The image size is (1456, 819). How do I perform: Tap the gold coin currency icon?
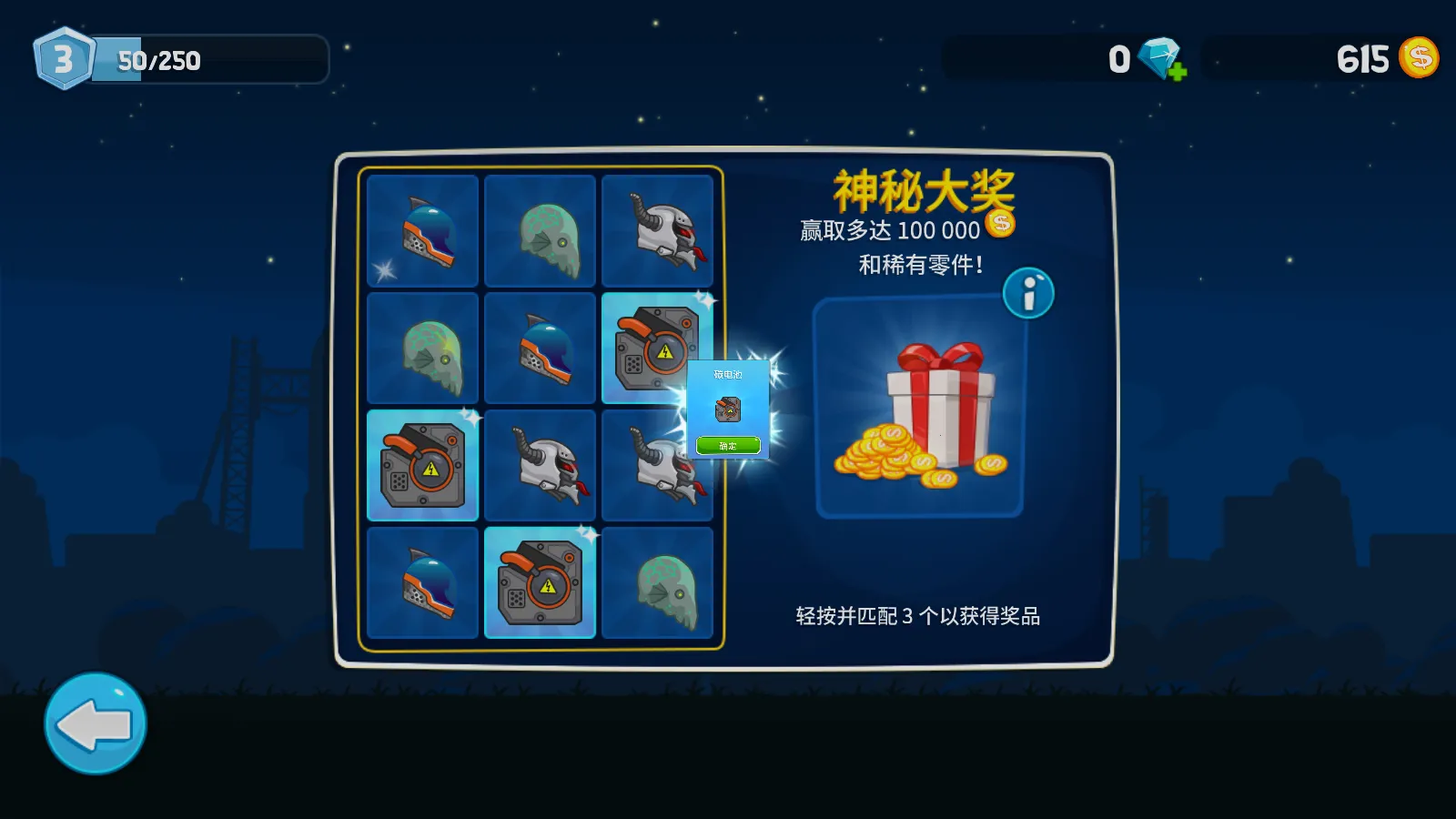tap(1418, 58)
